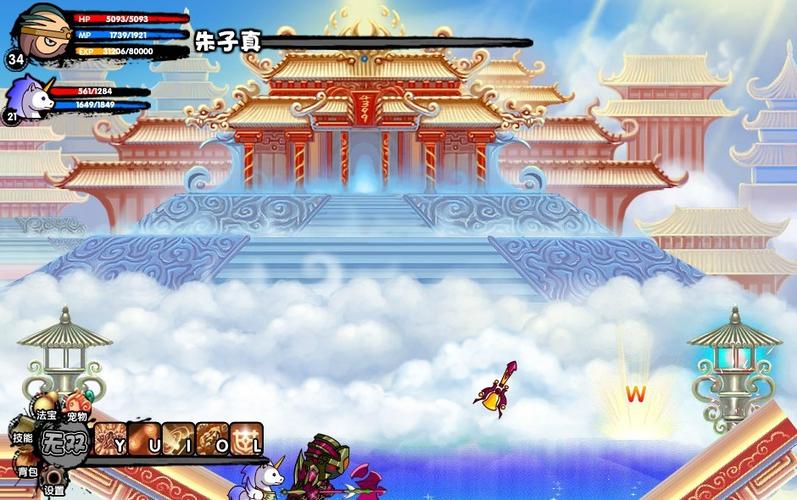Use the skill icon marked I
Viewport: 797px width, 500px height.
pyautogui.click(x=180, y=439)
